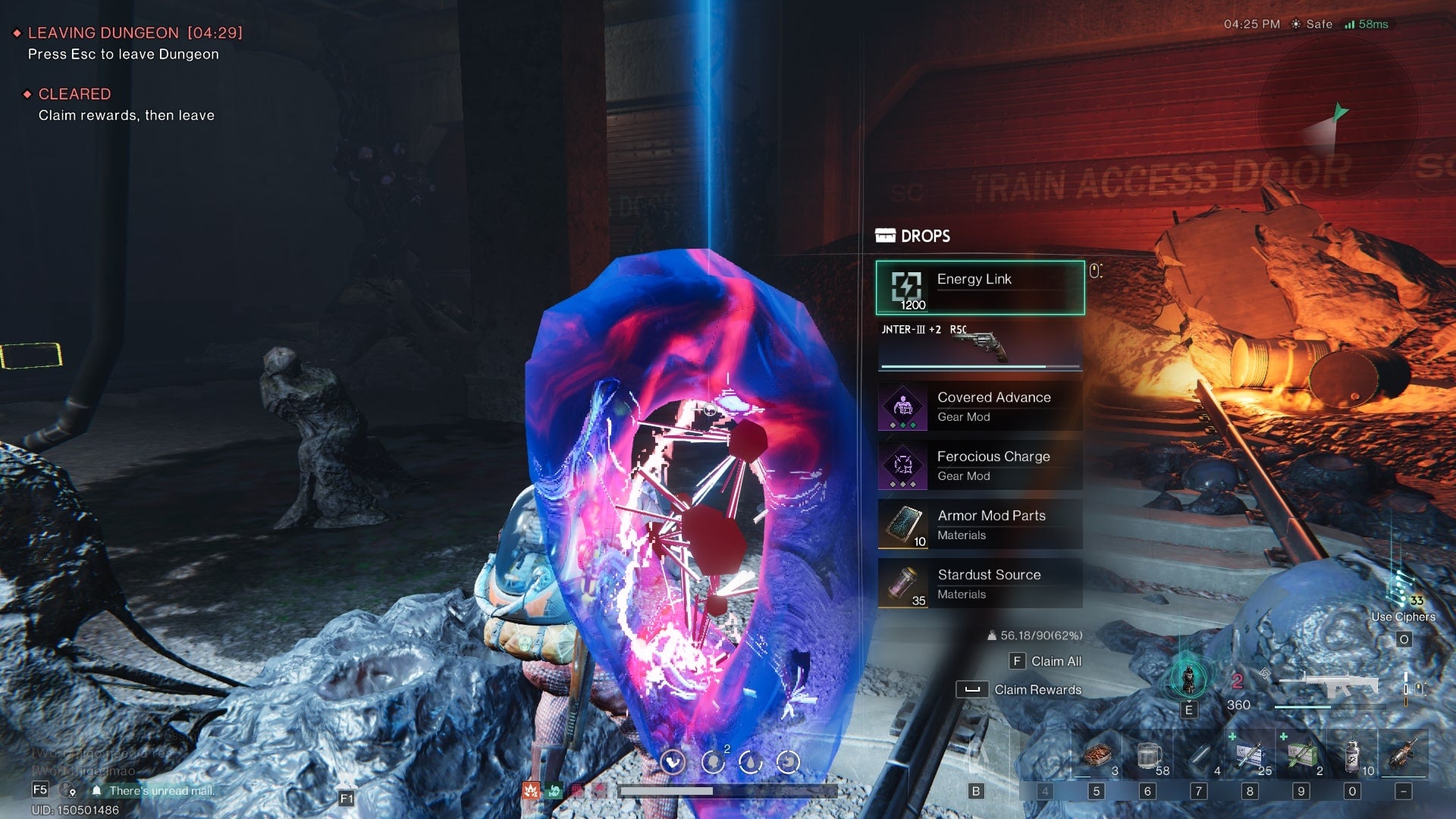Select the Energy Link drop

click(980, 287)
